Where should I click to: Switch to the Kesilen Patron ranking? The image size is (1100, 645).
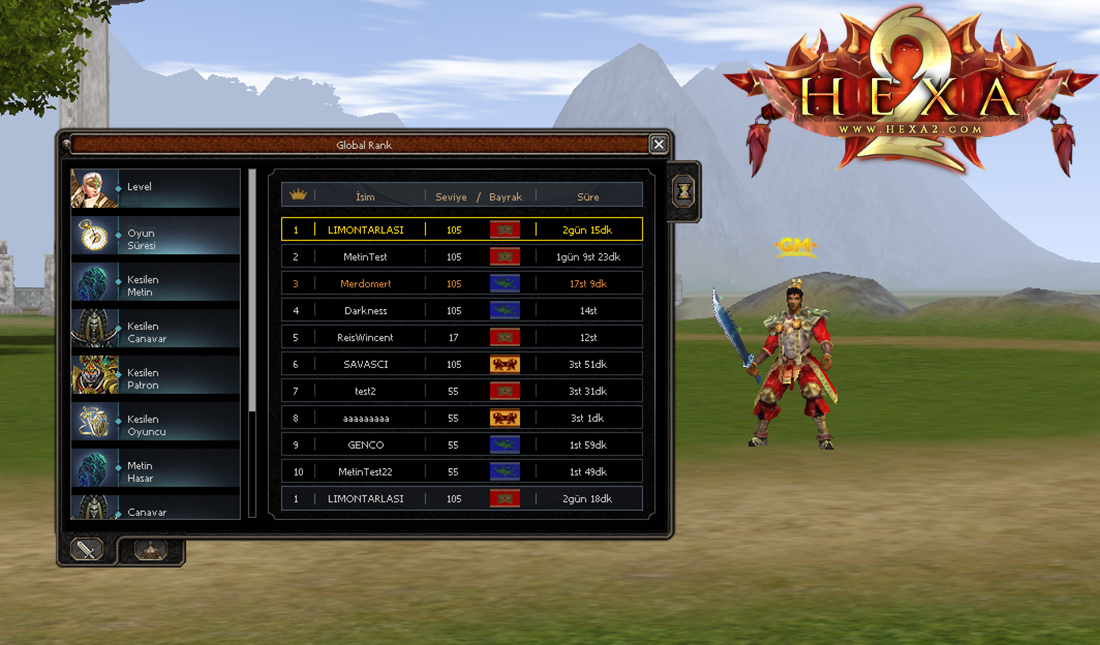[x=155, y=379]
